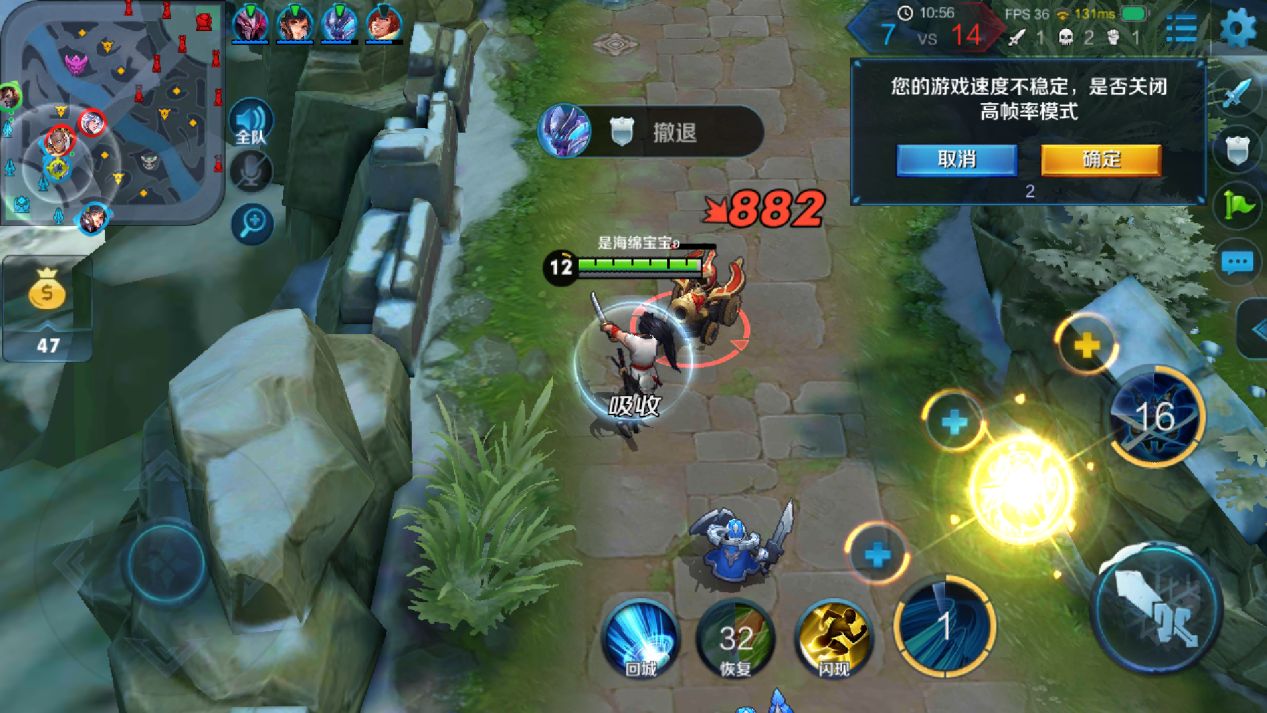The height and width of the screenshot is (713, 1267).
Task: Click the magnifier button under the microphone
Action: click(x=252, y=223)
